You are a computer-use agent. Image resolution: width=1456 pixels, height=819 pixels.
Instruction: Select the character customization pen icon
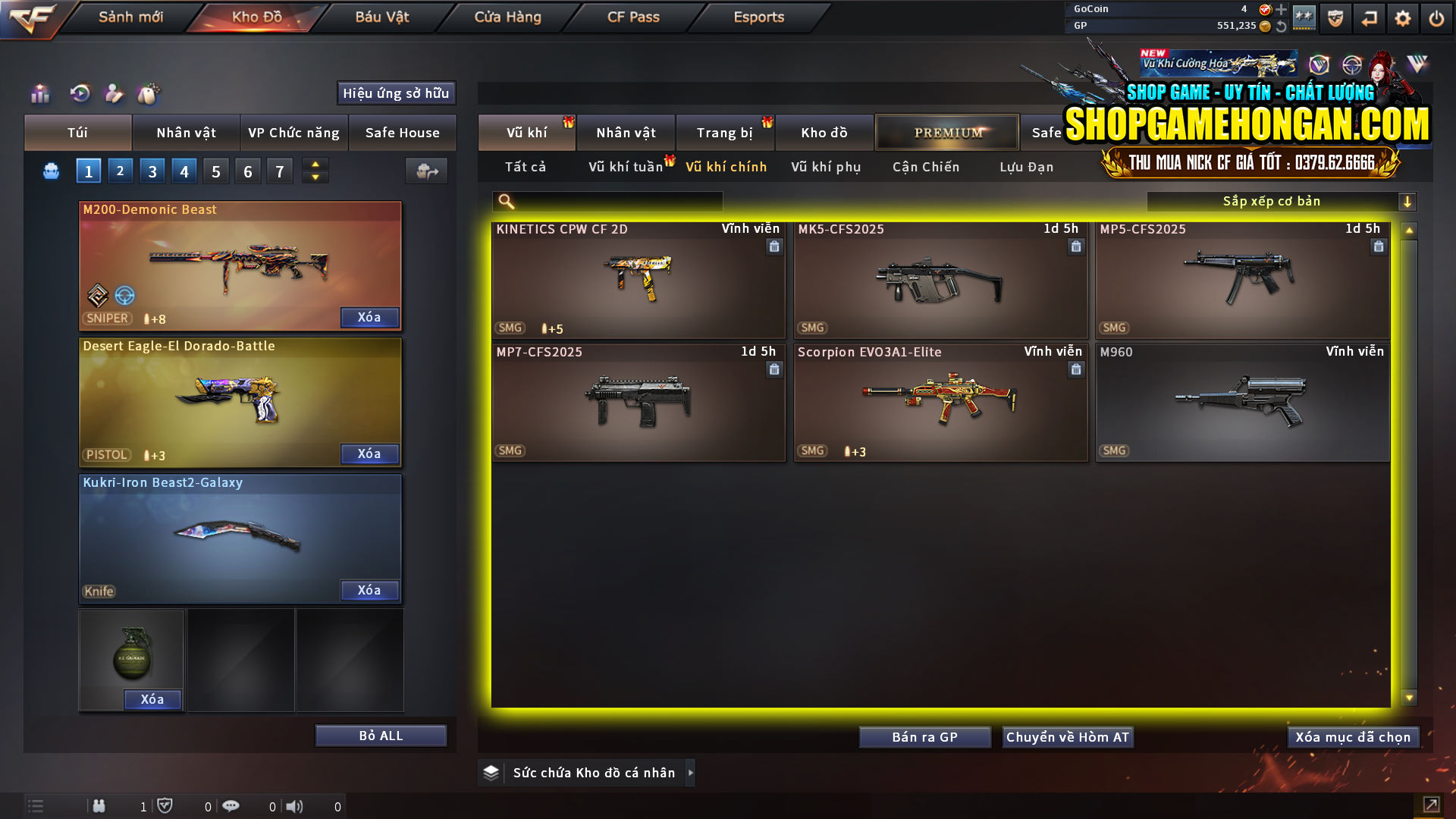coord(114,93)
